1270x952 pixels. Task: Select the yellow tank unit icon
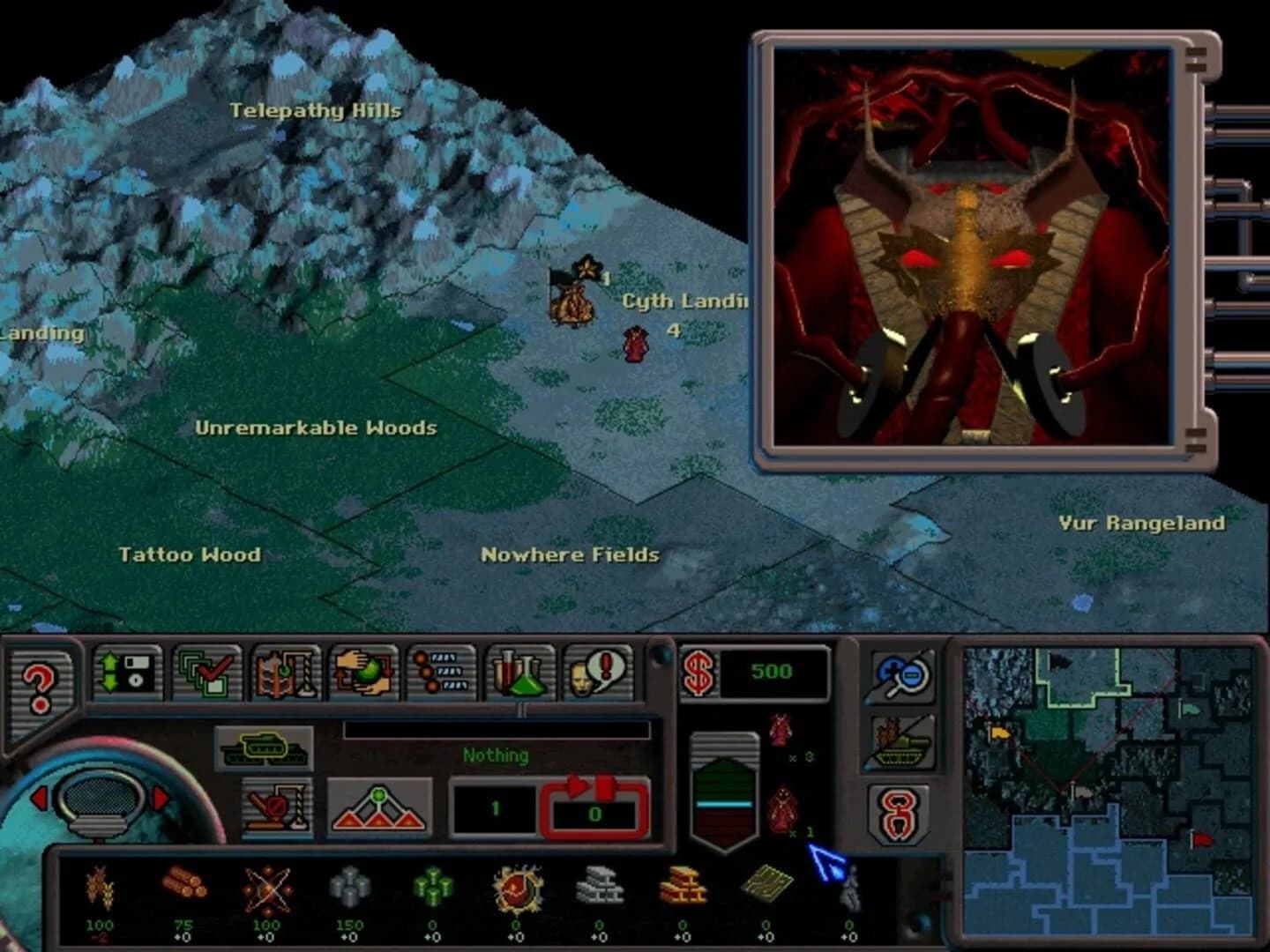[262, 750]
